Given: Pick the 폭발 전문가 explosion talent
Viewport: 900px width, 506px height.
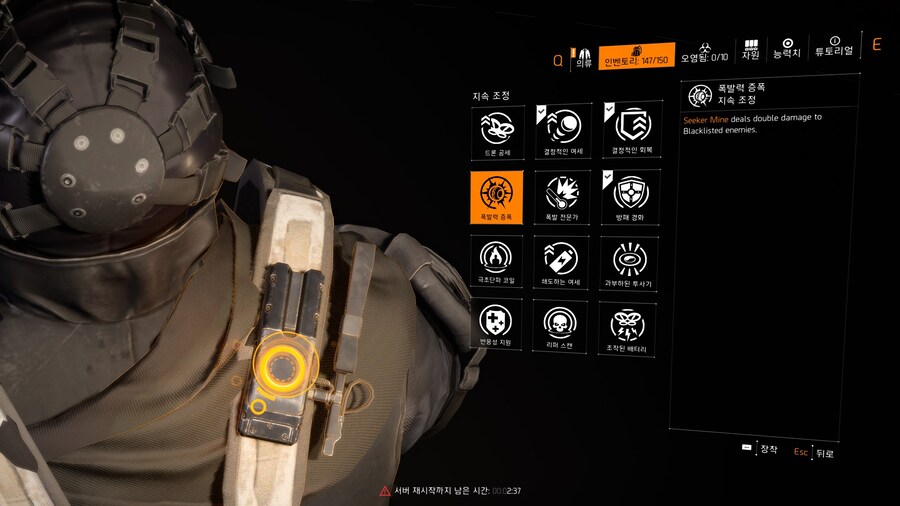Looking at the screenshot, I should 561,194.
